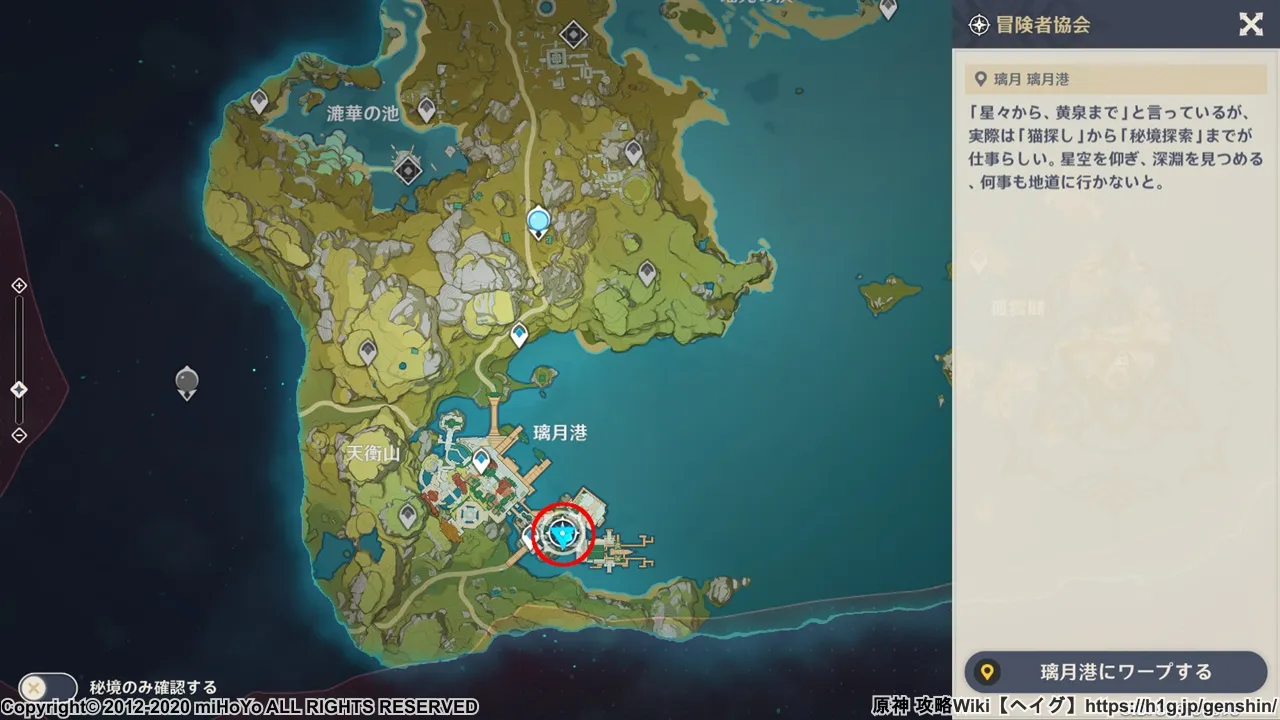Viewport: 1280px width, 720px height.
Task: Warp to Liyue Harbor using the 璃月港にワープする button
Action: click(1115, 672)
